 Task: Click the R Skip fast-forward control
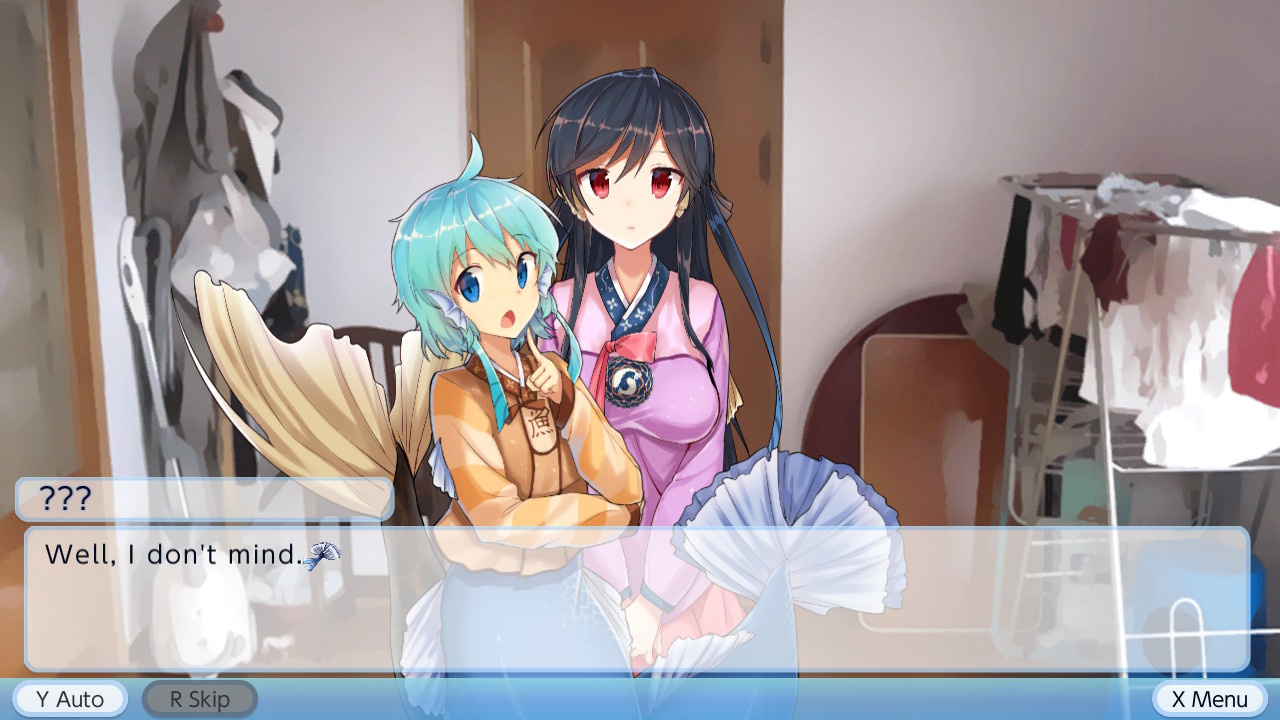(x=199, y=698)
